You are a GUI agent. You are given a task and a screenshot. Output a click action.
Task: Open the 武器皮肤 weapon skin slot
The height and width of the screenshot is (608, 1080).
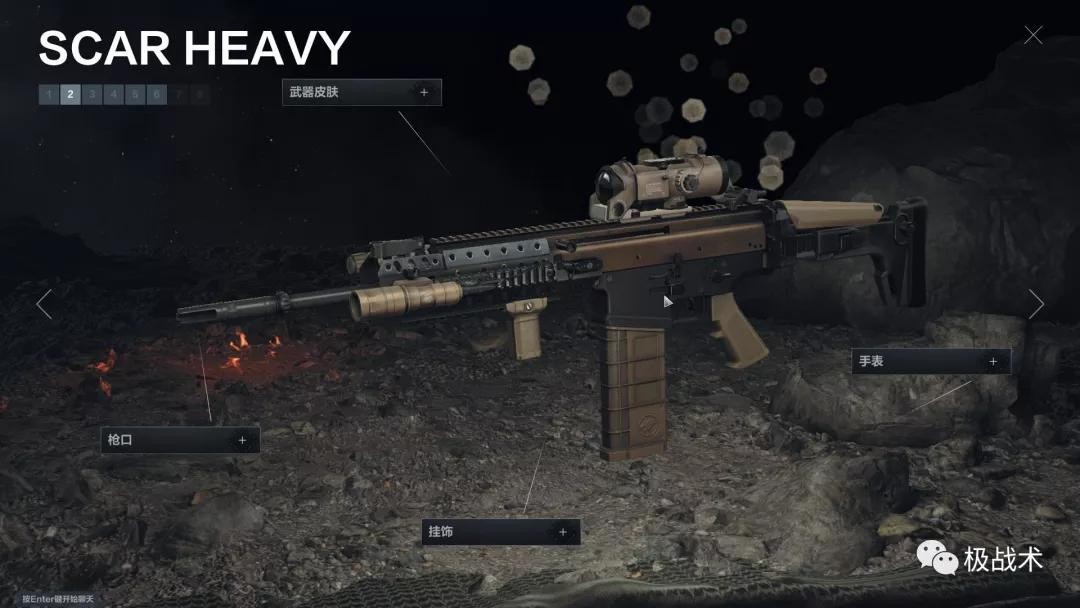tap(361, 92)
